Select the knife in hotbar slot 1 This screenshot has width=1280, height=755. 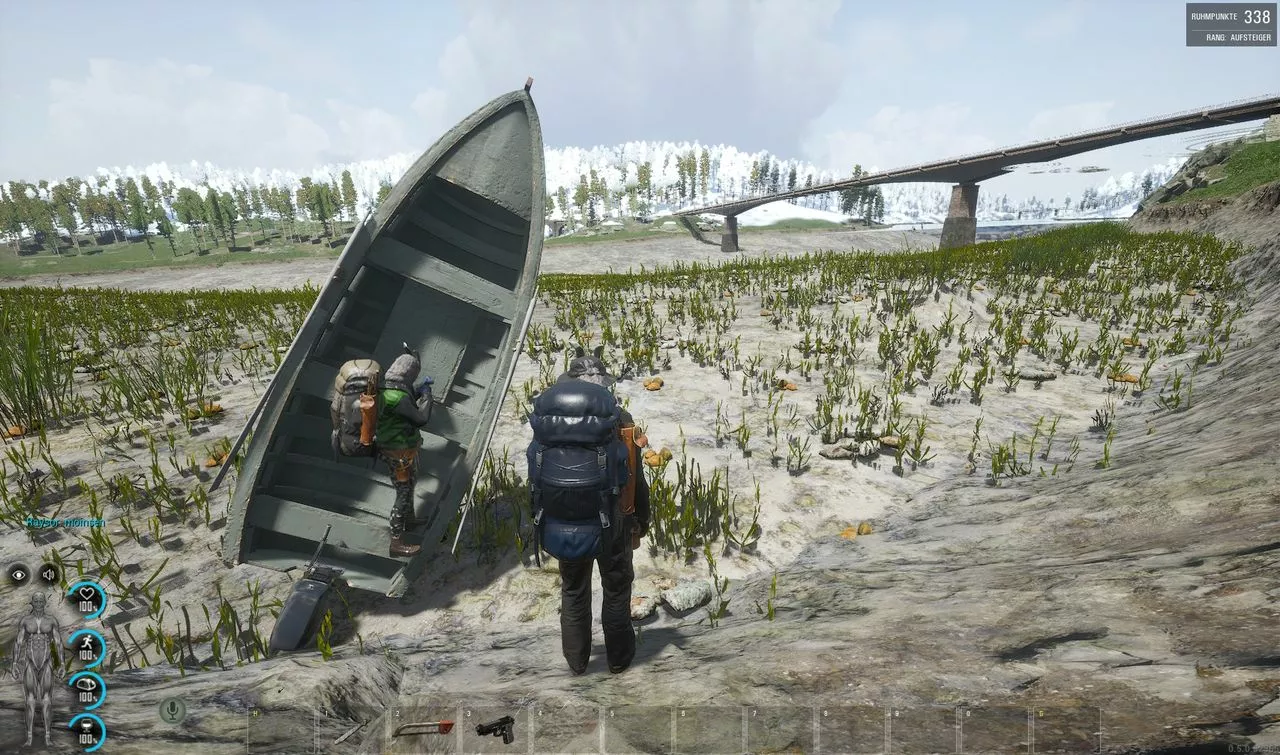point(351,731)
